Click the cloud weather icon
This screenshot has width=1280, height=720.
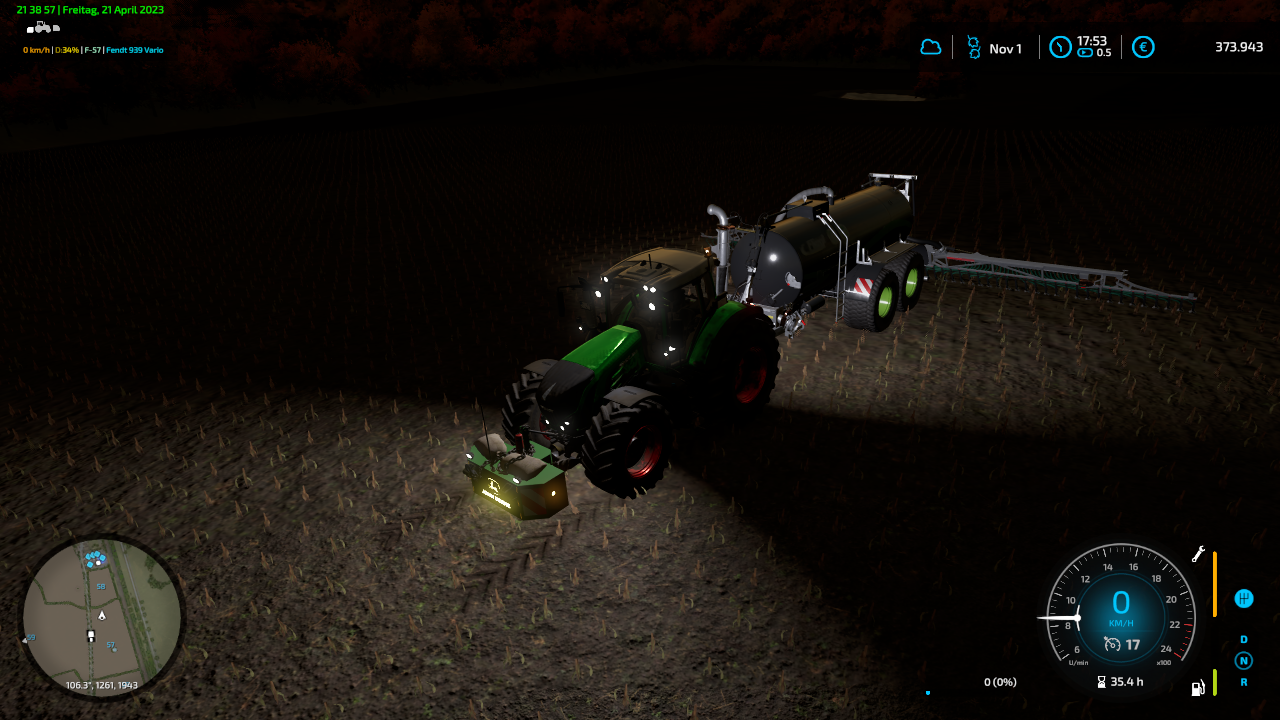[931, 47]
